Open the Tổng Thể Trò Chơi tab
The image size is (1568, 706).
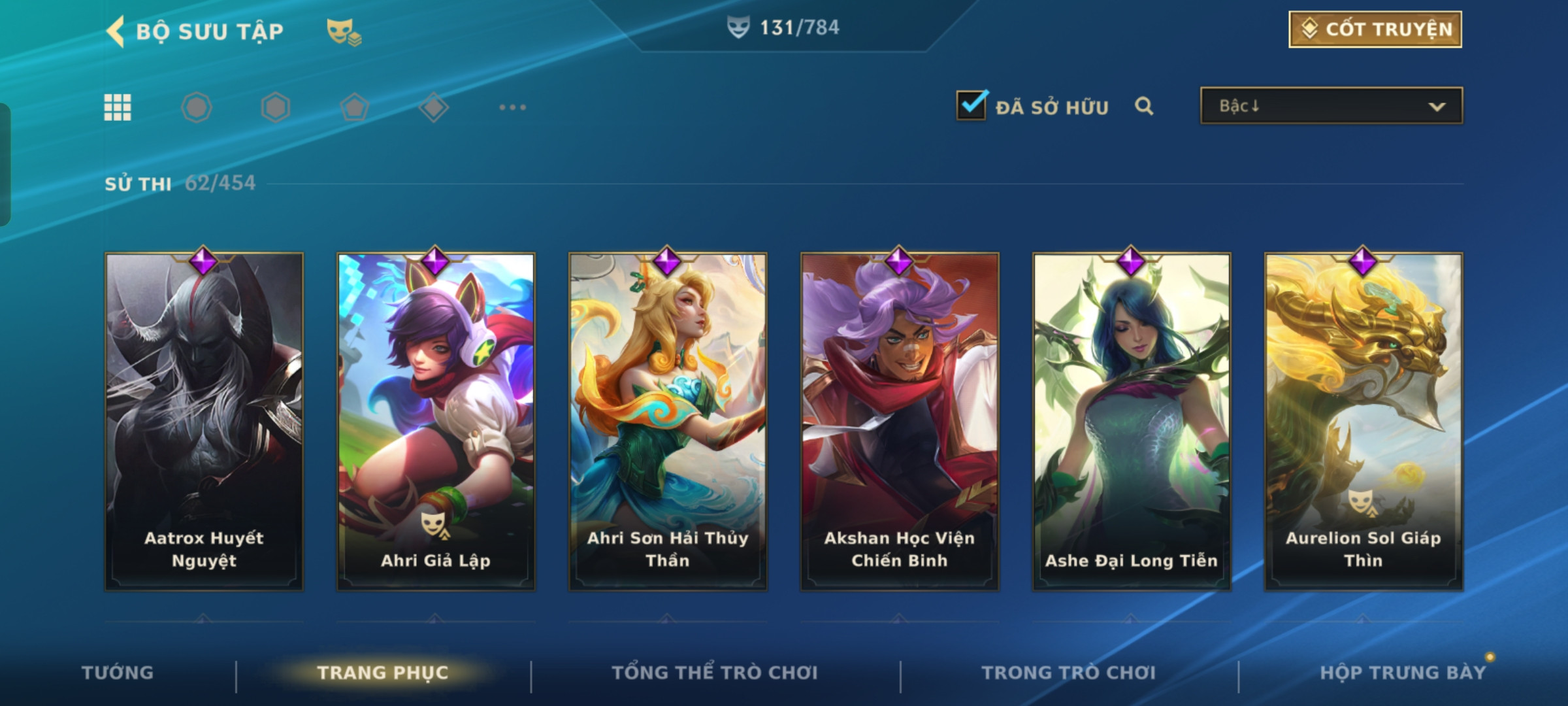click(715, 673)
